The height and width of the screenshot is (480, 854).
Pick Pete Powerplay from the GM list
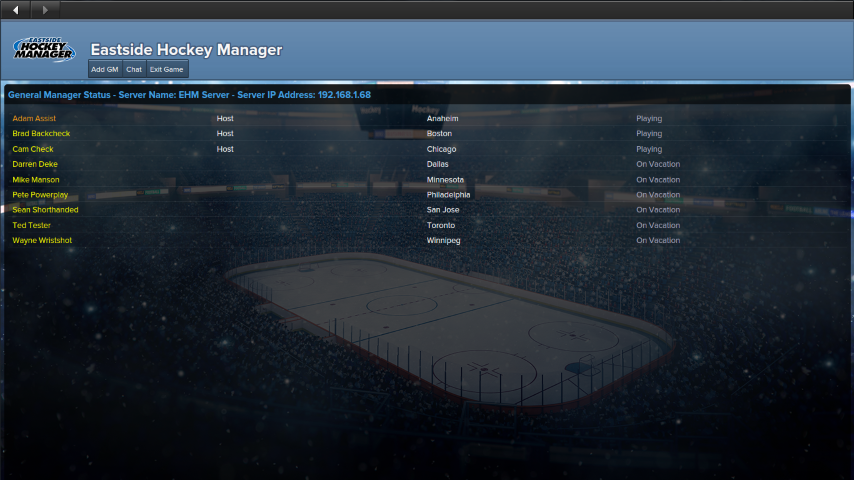click(40, 195)
